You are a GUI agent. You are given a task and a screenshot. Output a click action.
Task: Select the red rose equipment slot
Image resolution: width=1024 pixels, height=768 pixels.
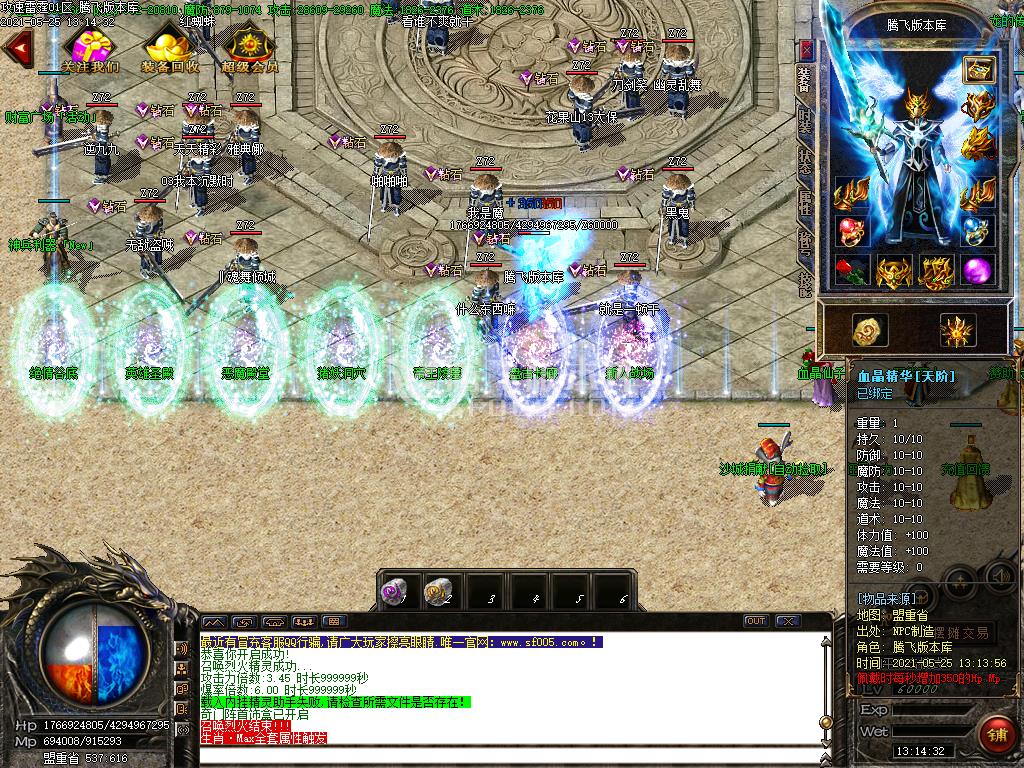[850, 270]
